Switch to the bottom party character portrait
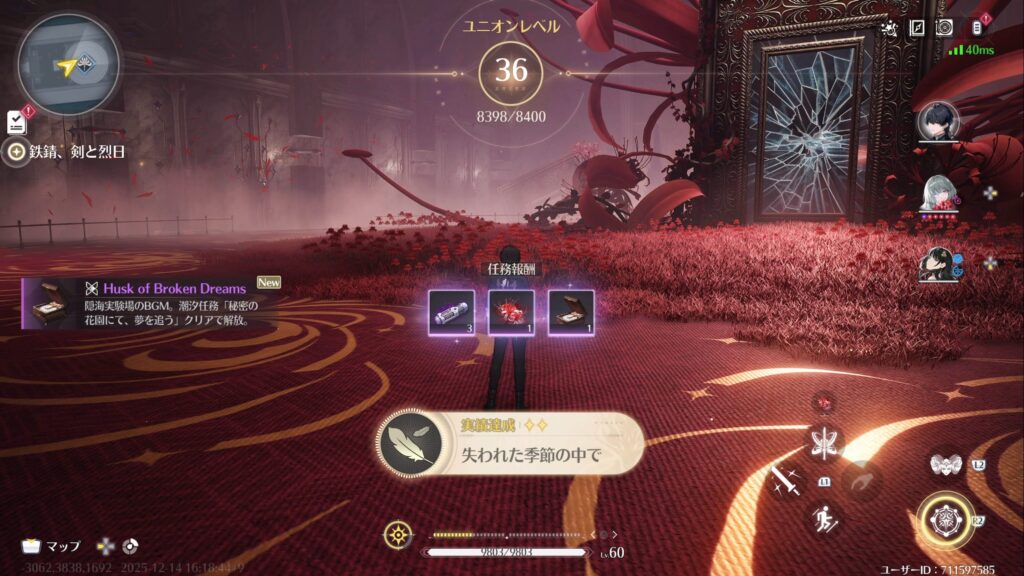This screenshot has width=1024, height=576. coord(939,264)
